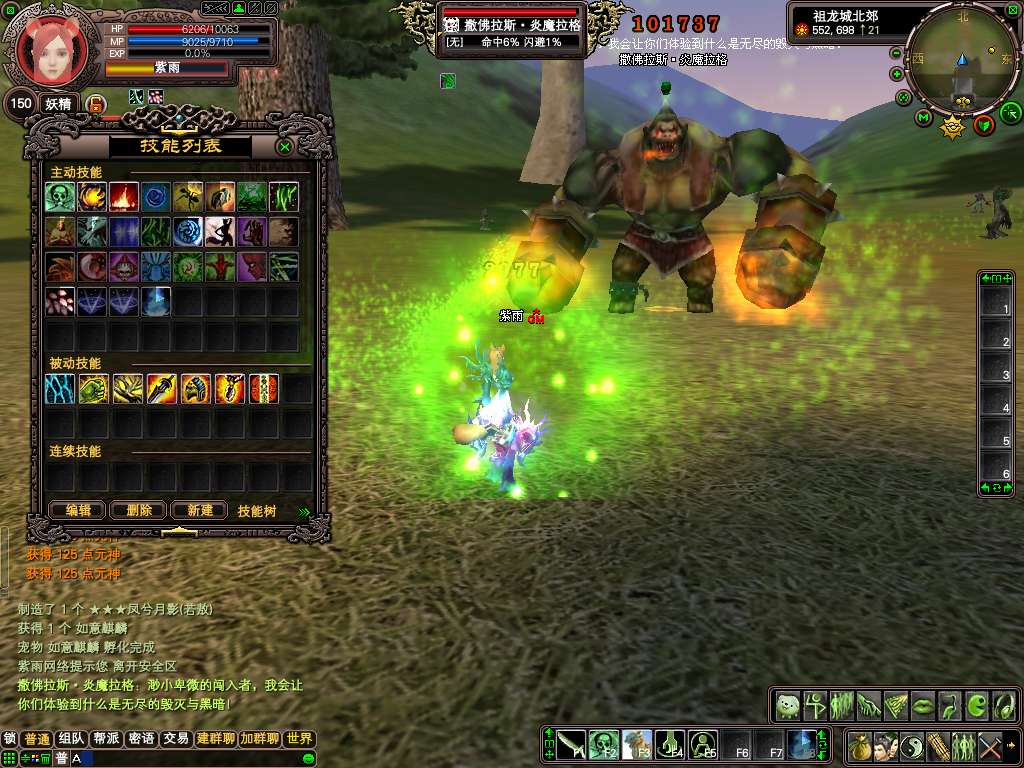The image size is (1024, 768).
Task: Open the money bag inventory icon
Action: pos(859,746)
